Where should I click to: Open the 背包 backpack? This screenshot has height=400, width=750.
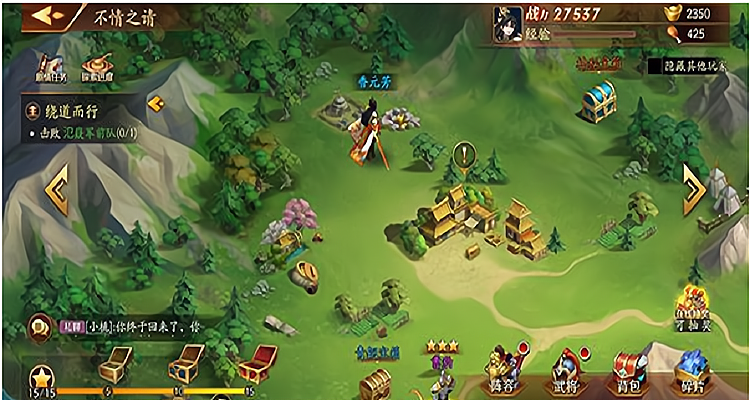[630, 372]
